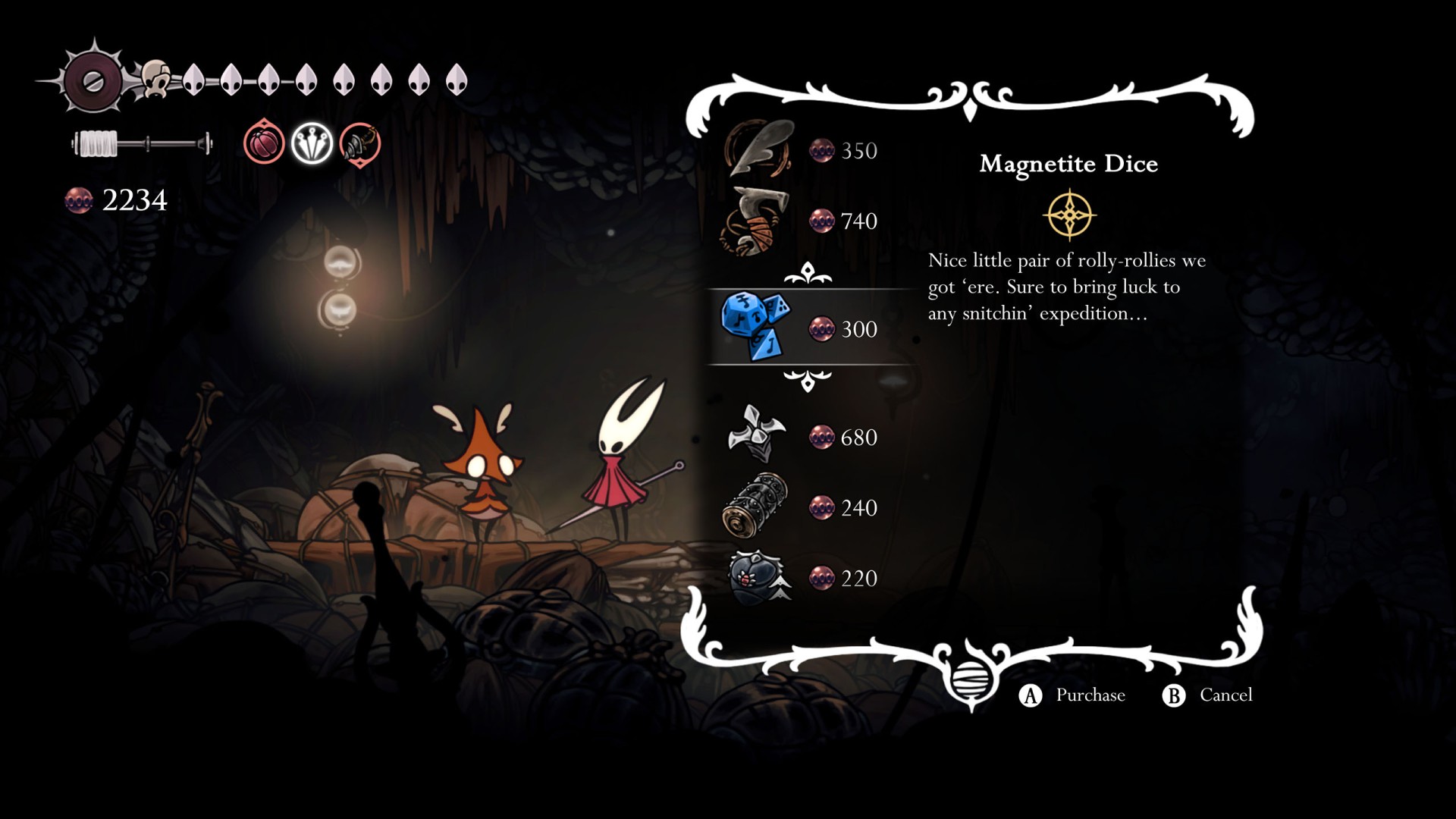1456x819 pixels.
Task: Select the spiral drill tool icon
Action: point(359,143)
